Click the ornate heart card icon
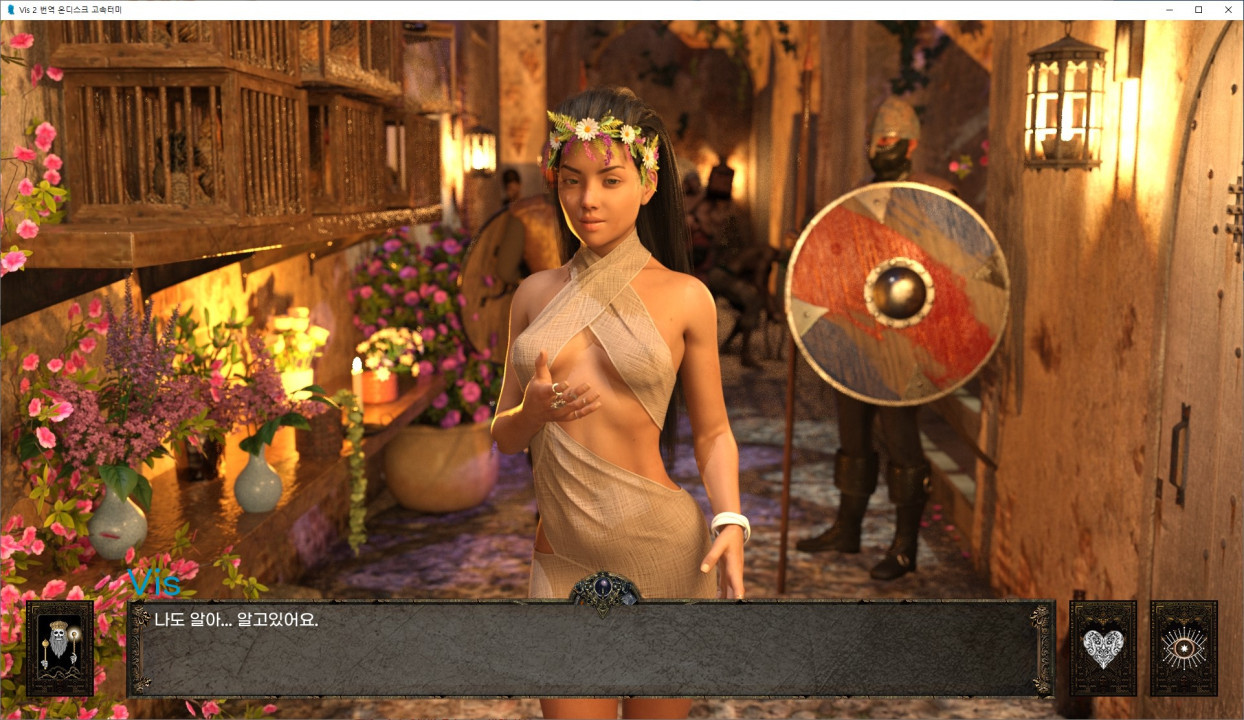Viewport: 1244px width, 720px height. 1103,648
